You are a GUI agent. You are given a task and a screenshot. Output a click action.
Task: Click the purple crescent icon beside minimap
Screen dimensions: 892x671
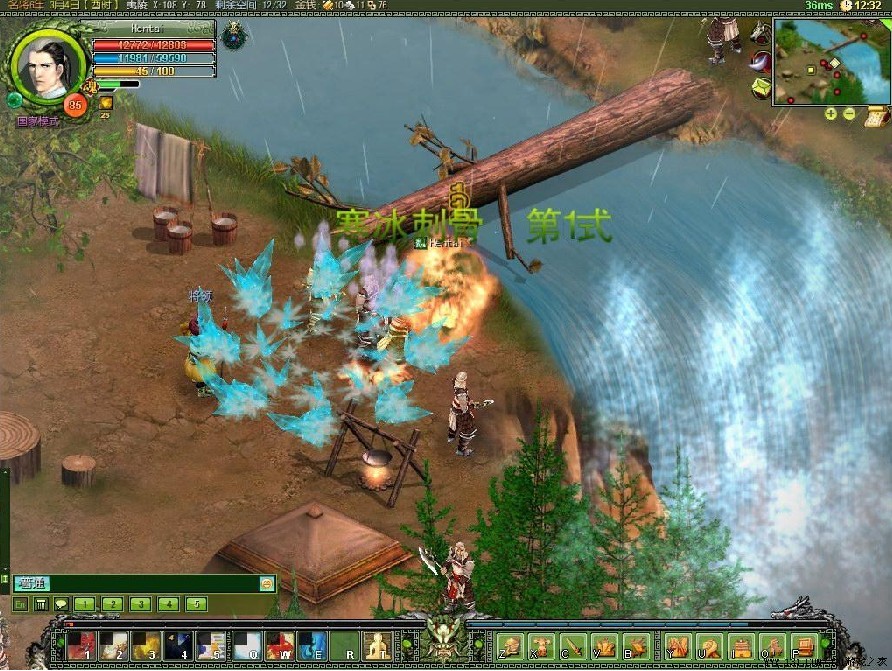[760, 60]
